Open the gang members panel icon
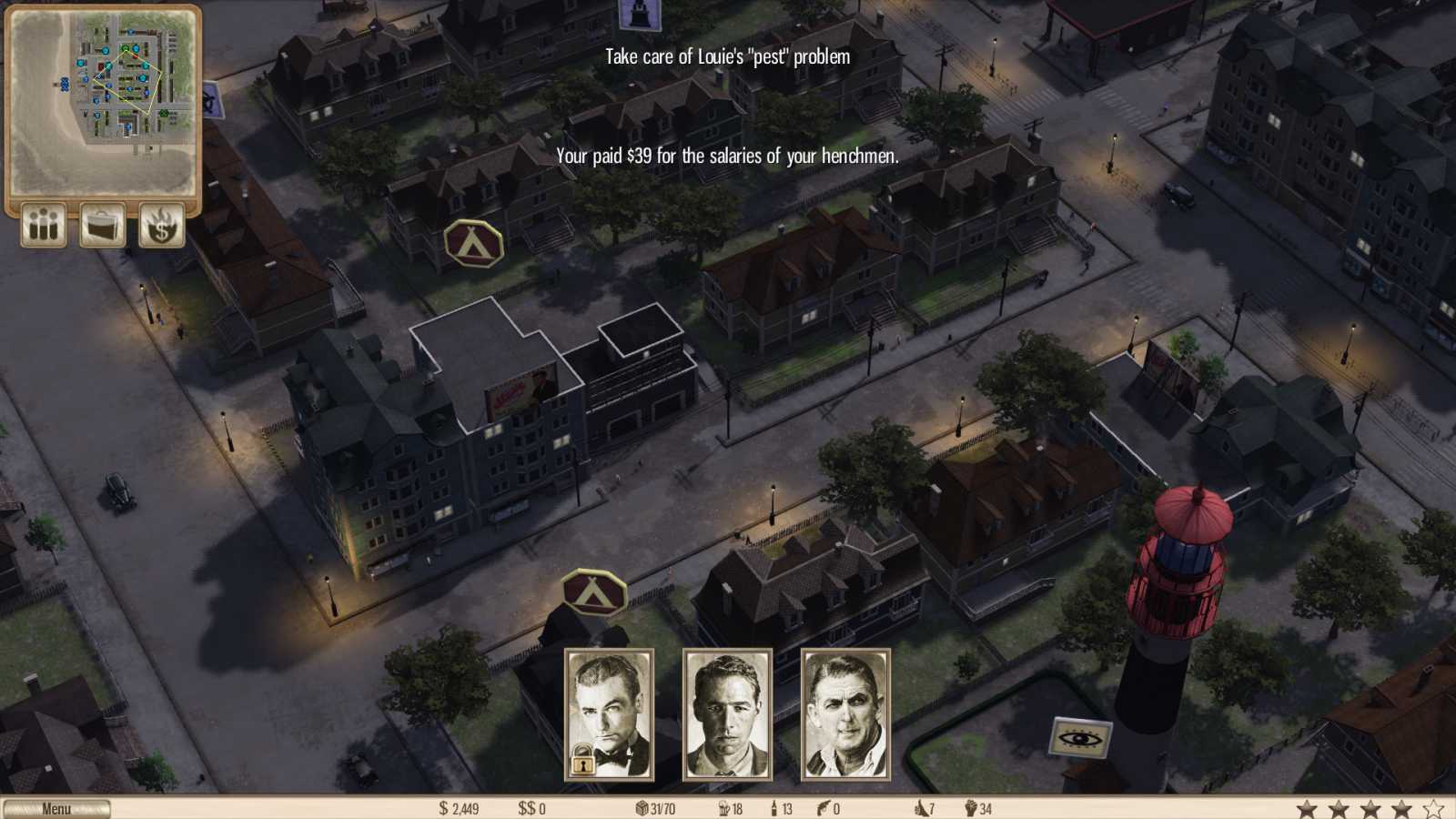This screenshot has width=1456, height=819. click(x=42, y=225)
